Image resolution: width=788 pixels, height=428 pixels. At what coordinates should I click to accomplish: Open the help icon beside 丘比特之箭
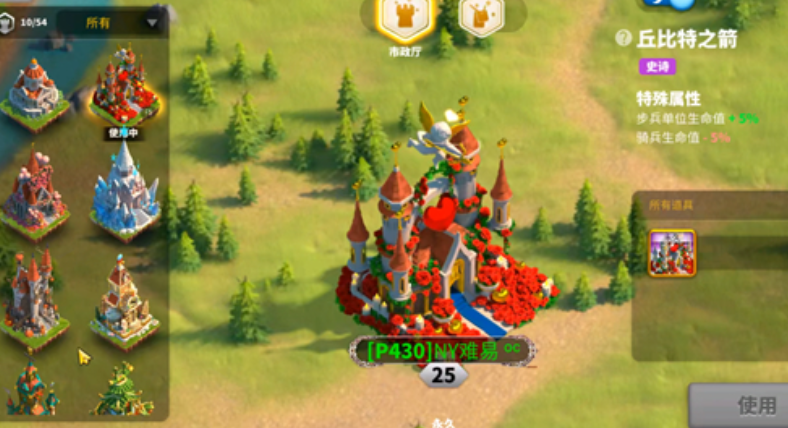pos(624,38)
